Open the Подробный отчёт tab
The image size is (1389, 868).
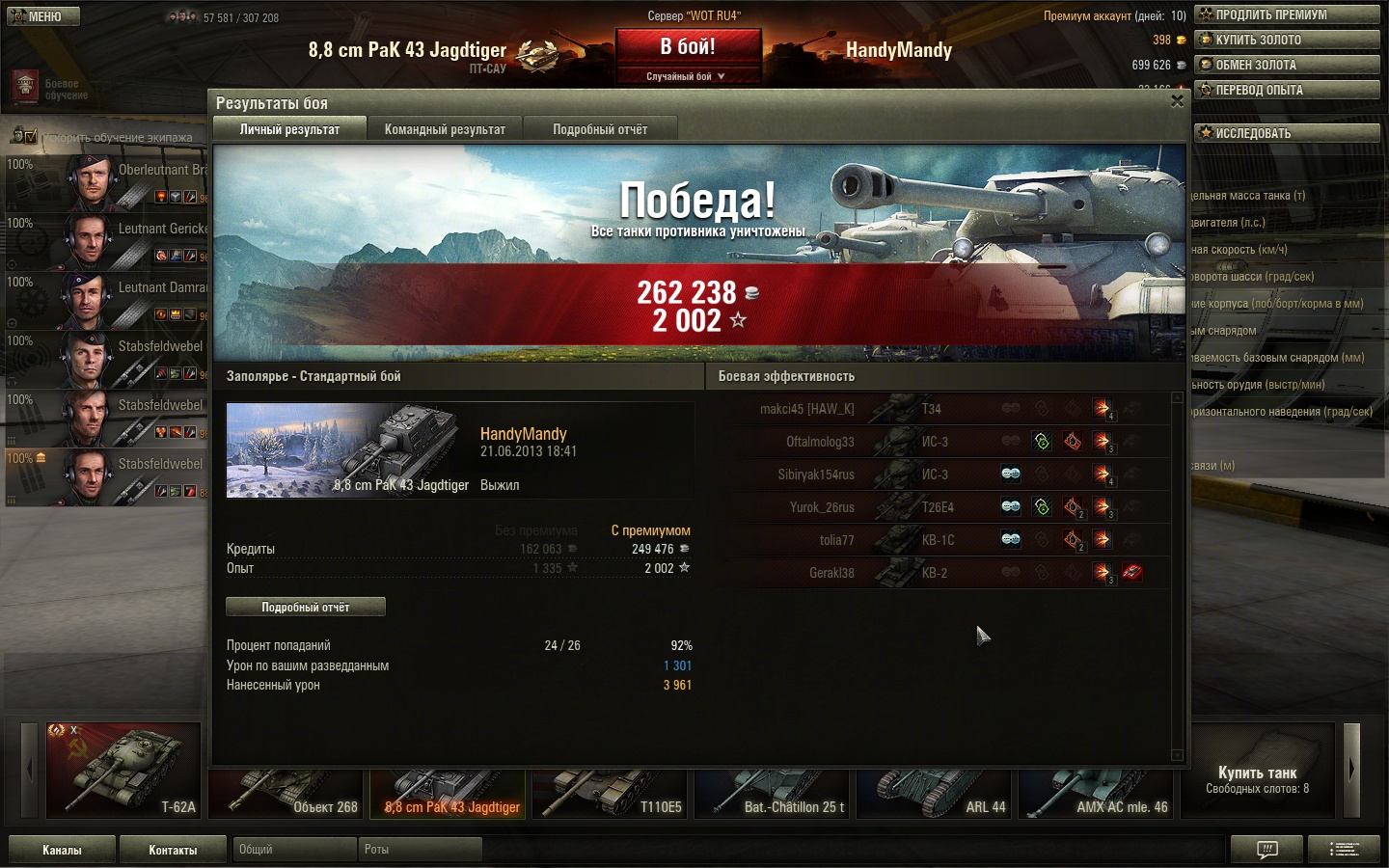point(600,129)
